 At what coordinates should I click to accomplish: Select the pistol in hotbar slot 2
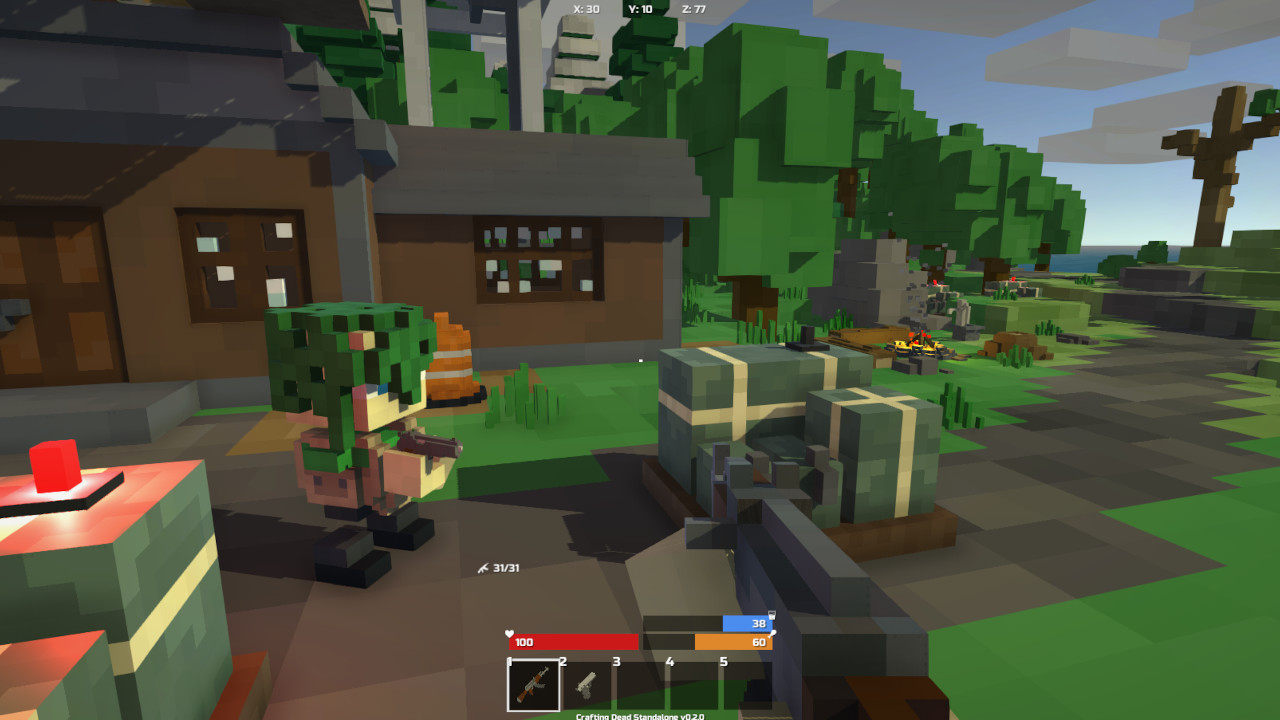pos(585,686)
